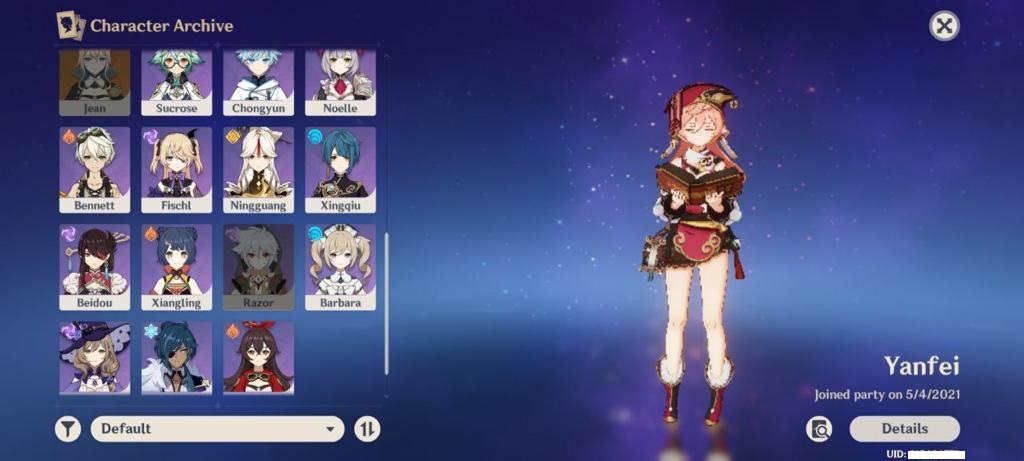This screenshot has width=1024, height=461.
Task: Select Xingqiu's character card
Action: click(x=340, y=168)
